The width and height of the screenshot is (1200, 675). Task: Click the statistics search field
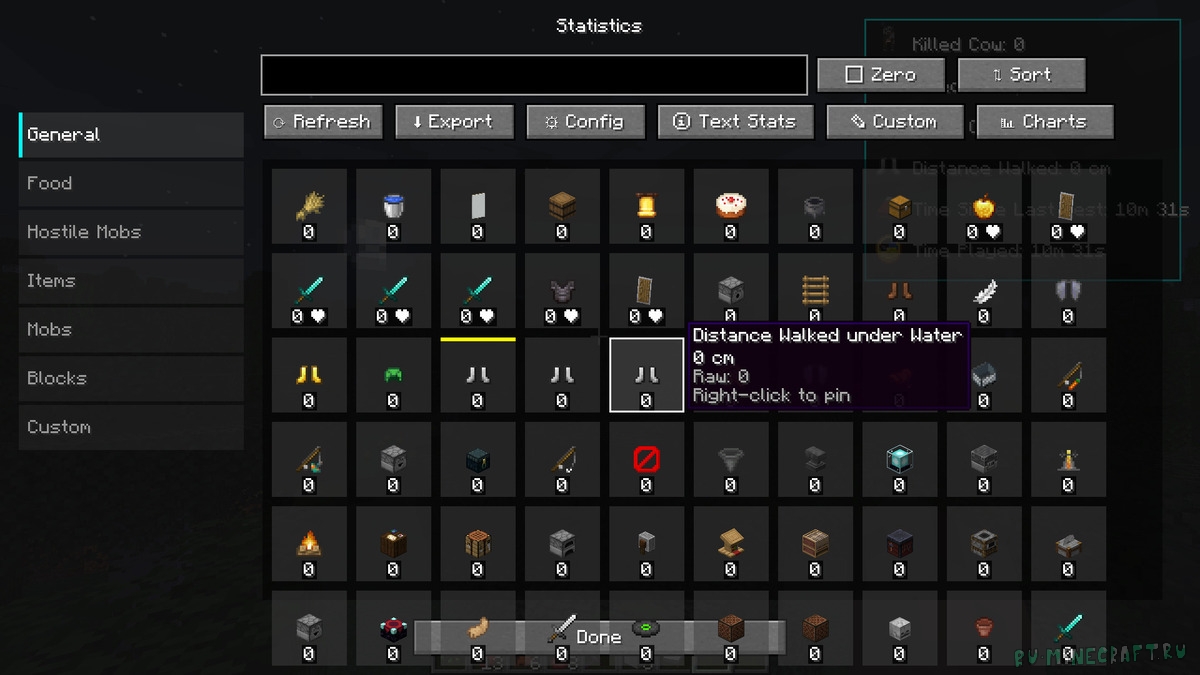coord(534,75)
